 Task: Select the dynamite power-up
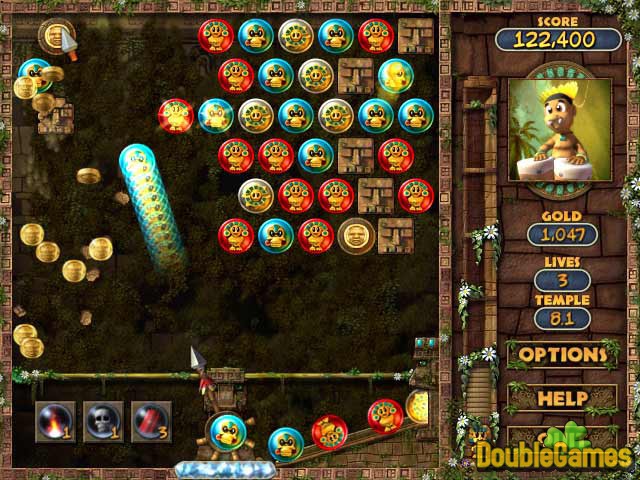pos(151,421)
